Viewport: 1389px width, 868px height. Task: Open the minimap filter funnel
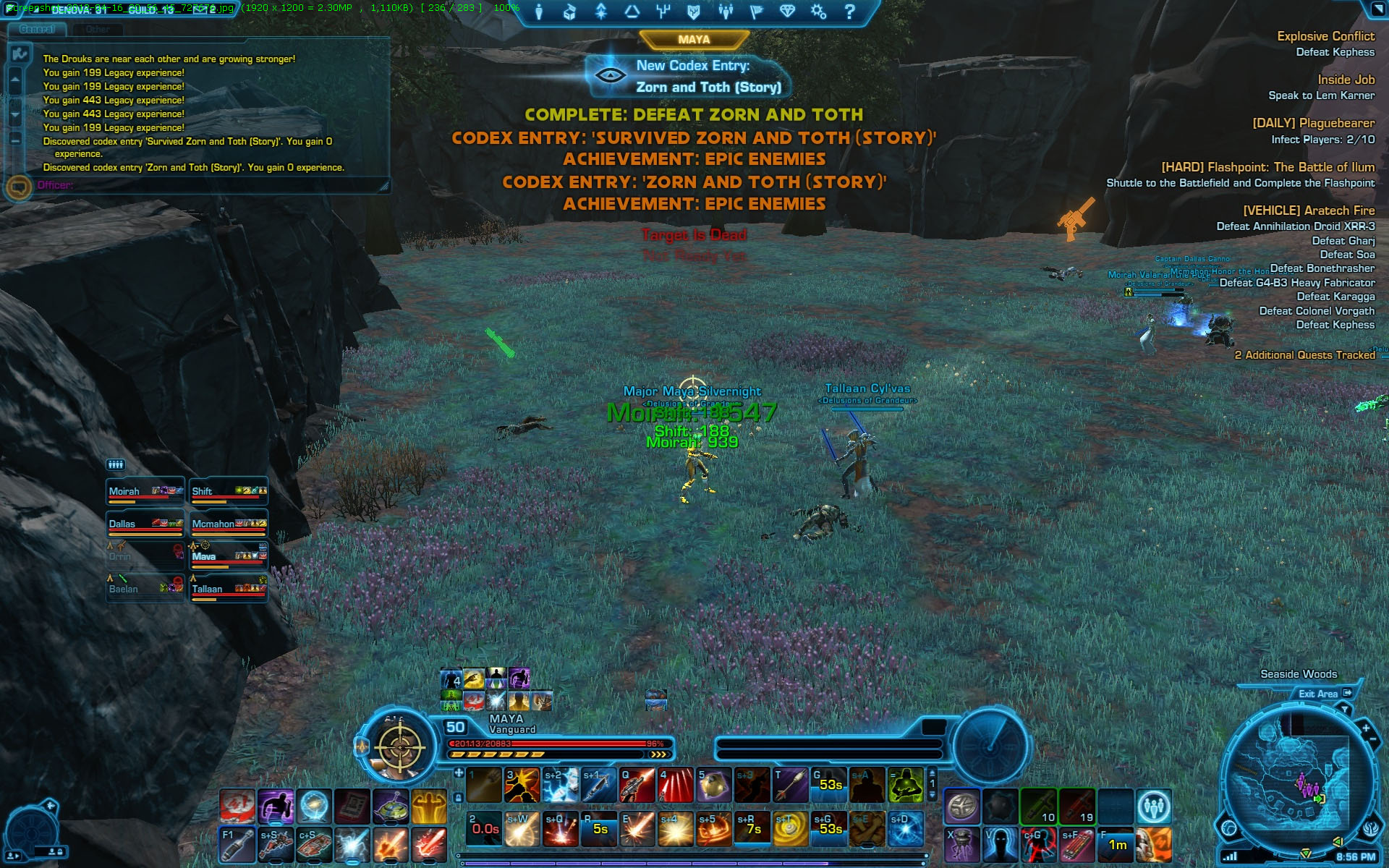[x=1345, y=710]
